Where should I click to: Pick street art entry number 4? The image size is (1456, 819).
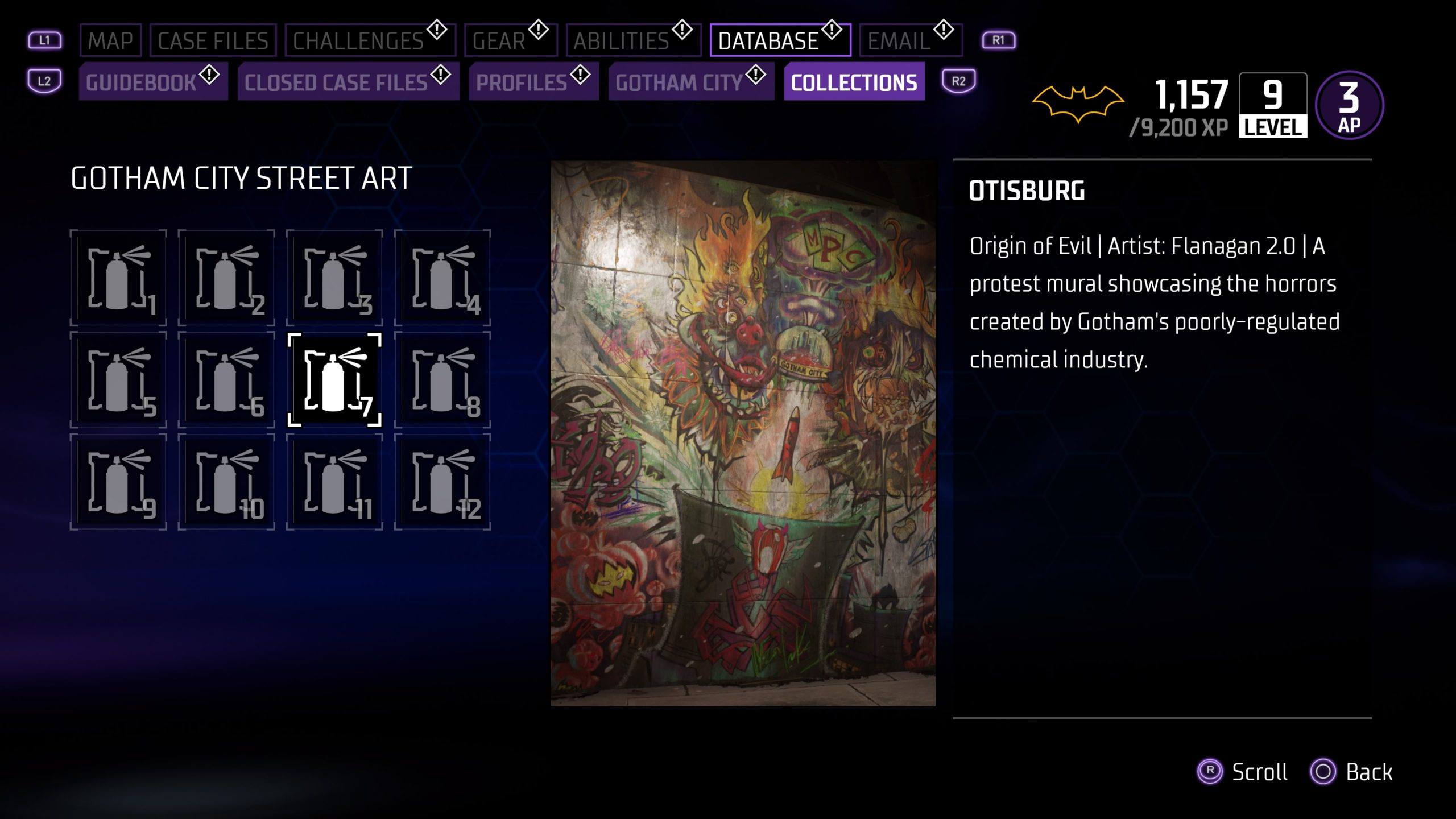pos(442,278)
